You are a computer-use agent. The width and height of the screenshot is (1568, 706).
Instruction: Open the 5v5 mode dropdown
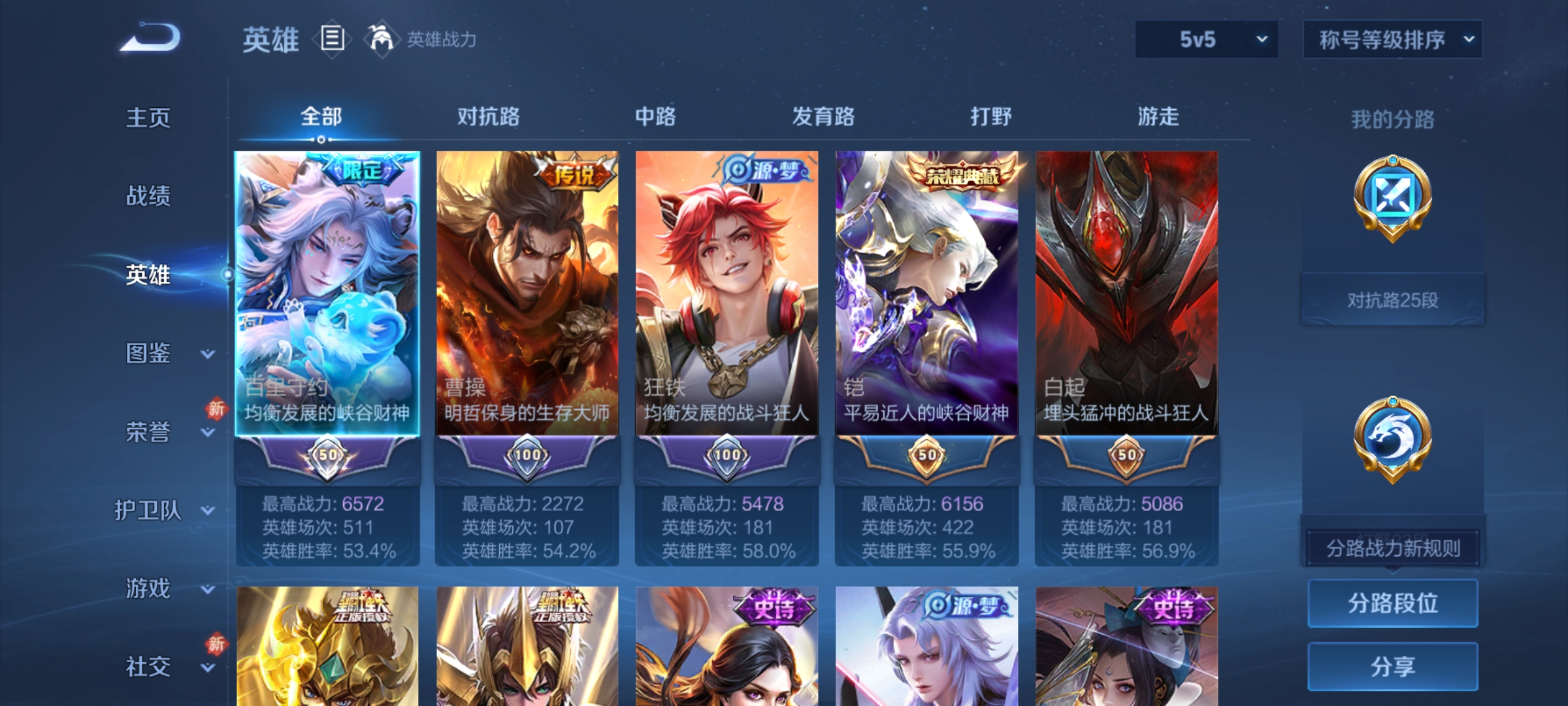[x=1205, y=39]
